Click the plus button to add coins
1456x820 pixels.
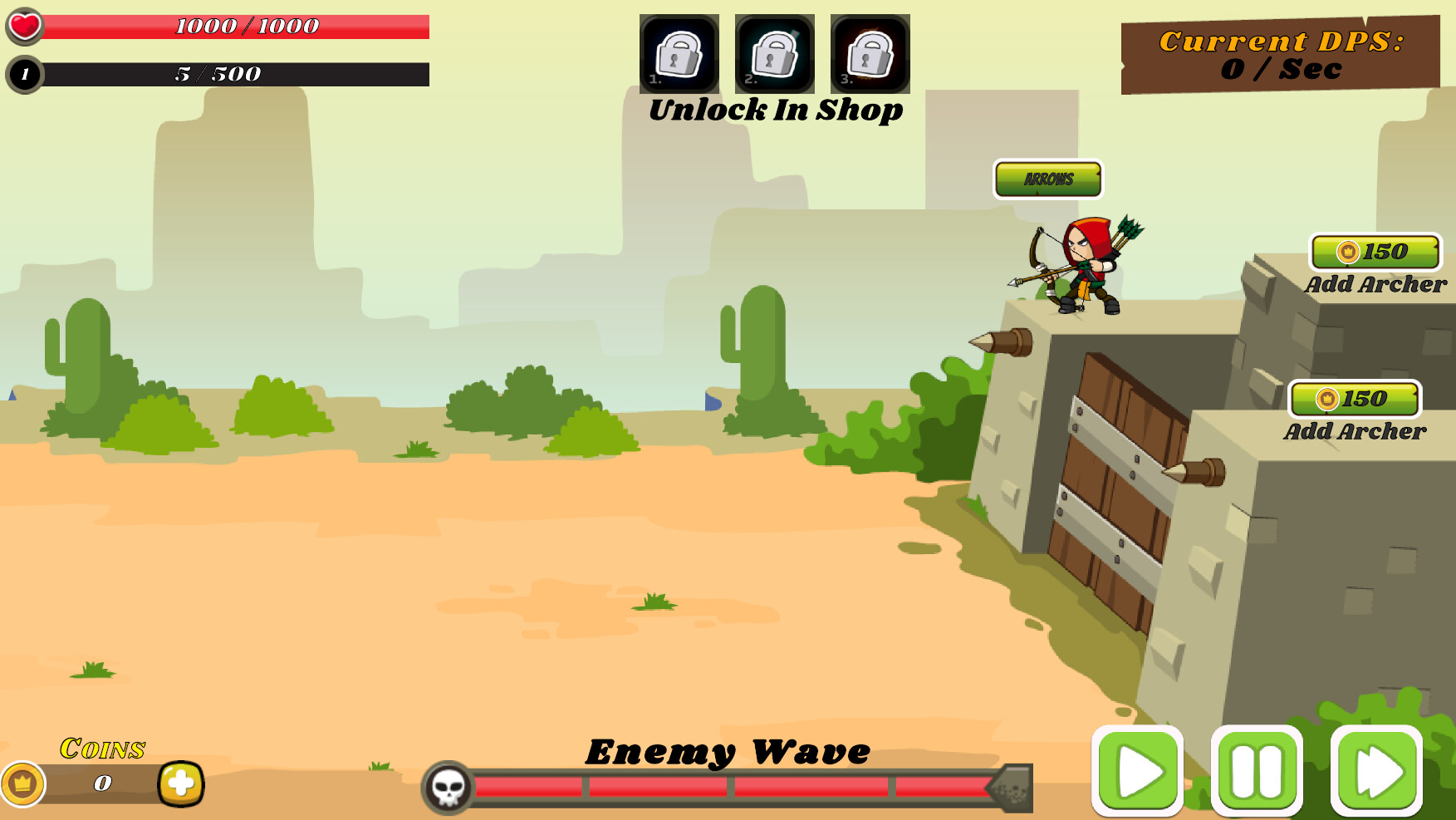pos(179,783)
